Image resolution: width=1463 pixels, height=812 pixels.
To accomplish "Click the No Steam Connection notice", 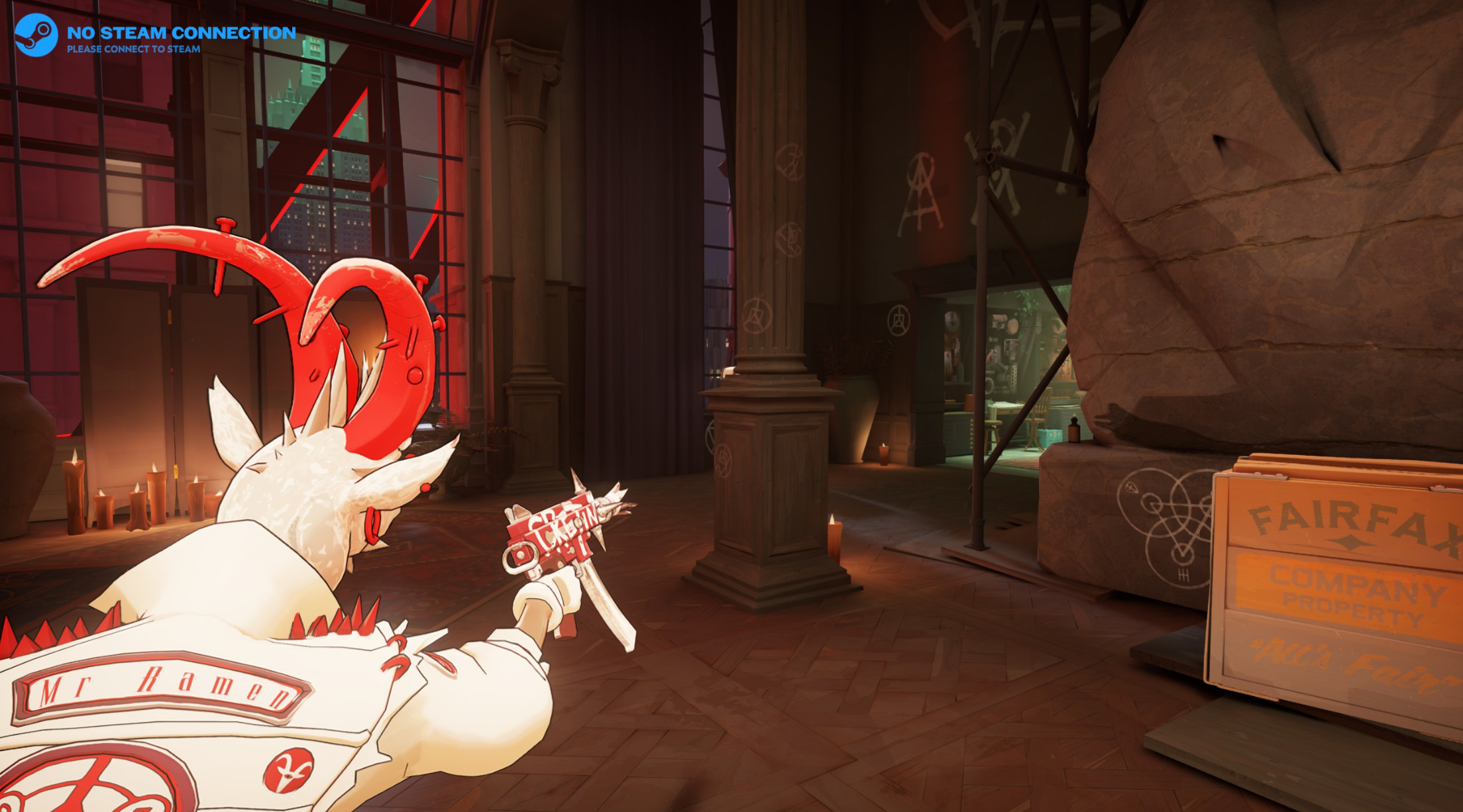I will (180, 38).
